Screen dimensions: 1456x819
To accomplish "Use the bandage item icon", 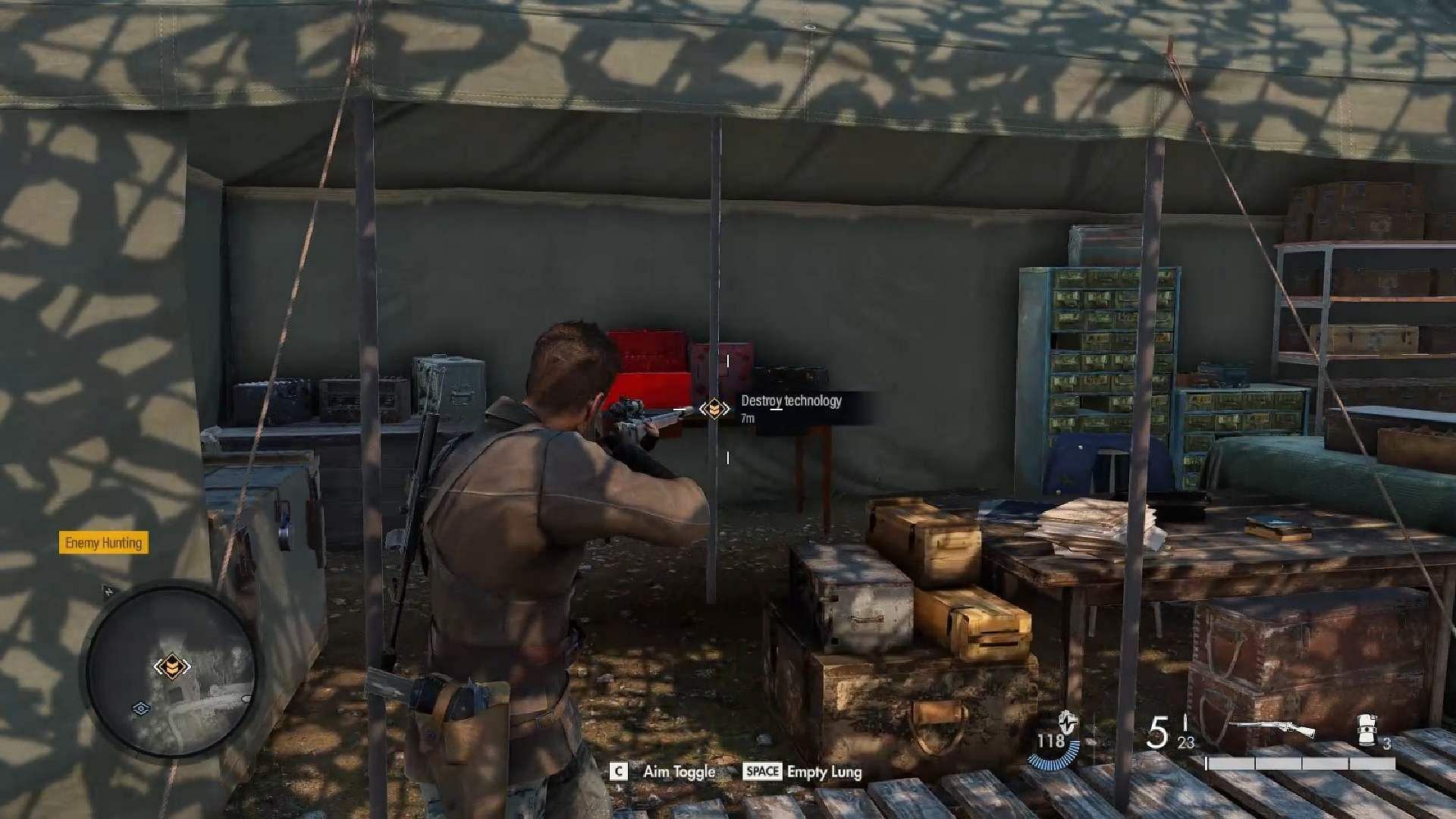I will click(1369, 729).
